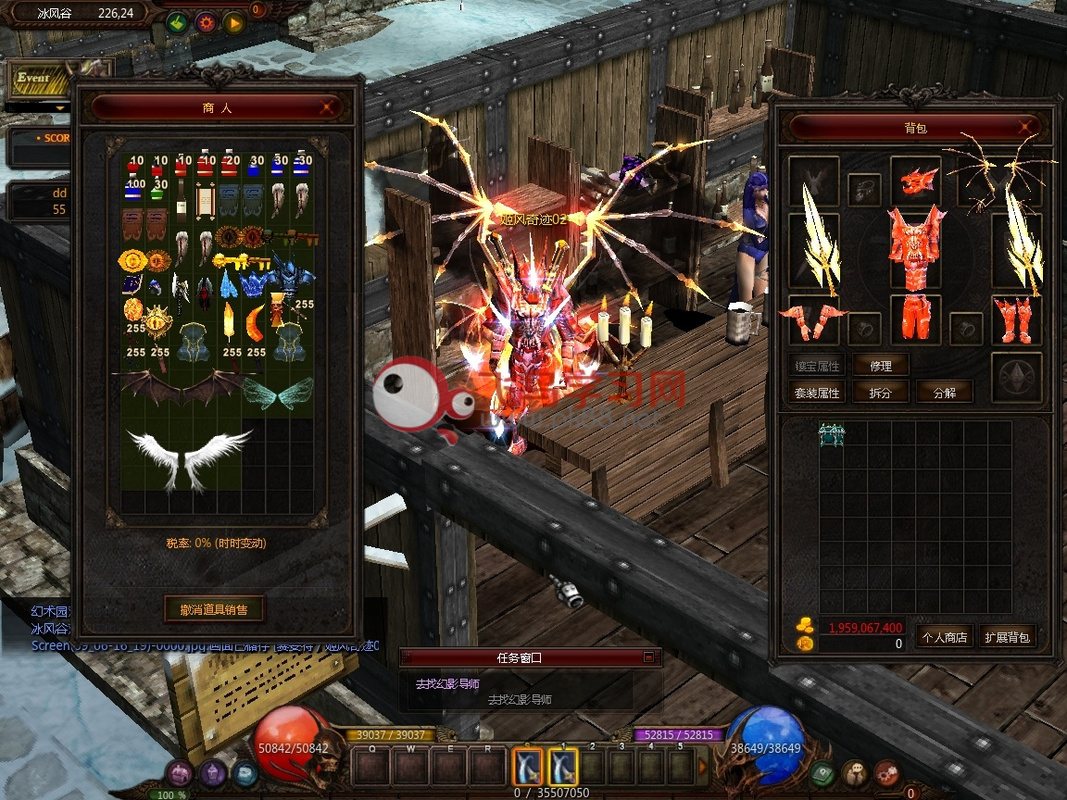Close the 商人 merchant window
1067x800 pixels.
click(327, 107)
